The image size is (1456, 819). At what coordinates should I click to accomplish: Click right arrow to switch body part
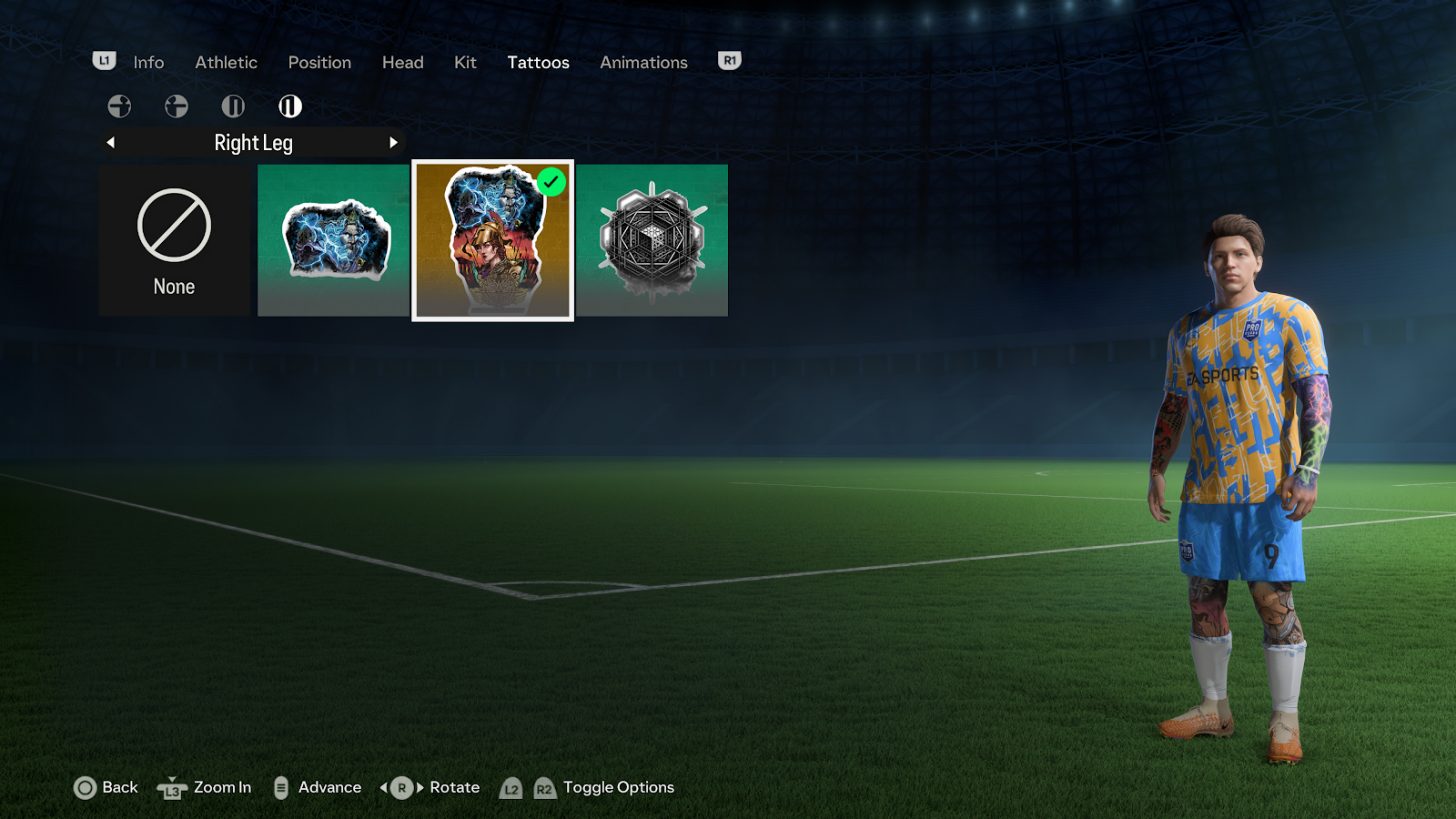click(393, 142)
